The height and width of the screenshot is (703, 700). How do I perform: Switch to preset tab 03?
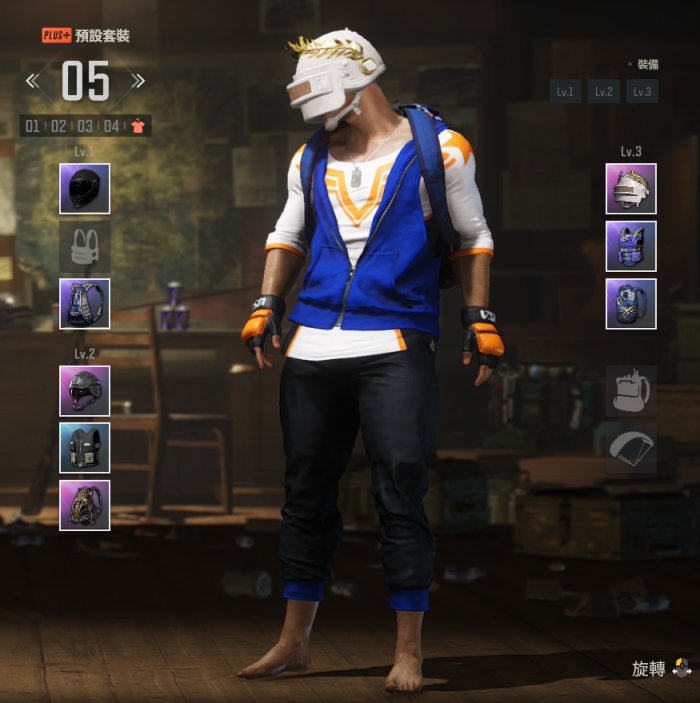[x=85, y=126]
